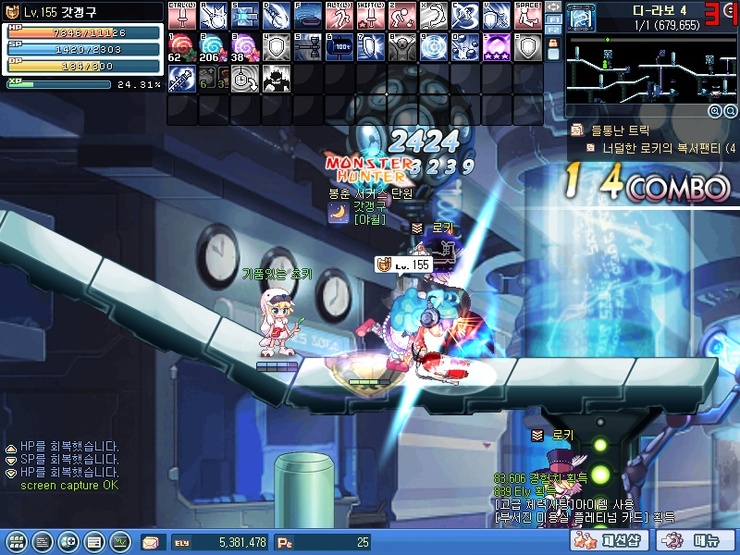
Task: Zoom in the minimap with plus magnifier
Action: click(x=714, y=111)
